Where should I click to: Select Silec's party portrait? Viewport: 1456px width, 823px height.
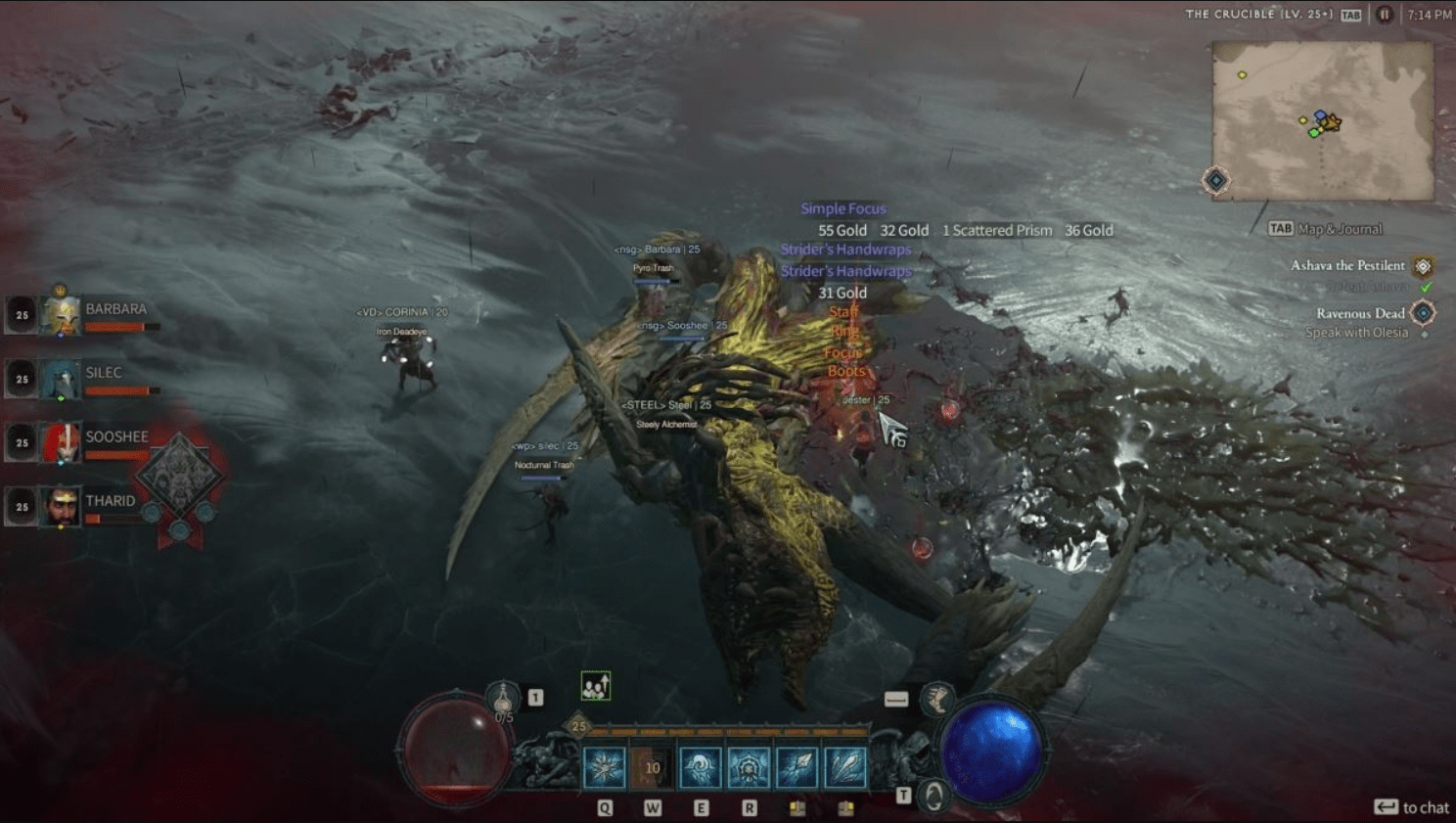[62, 380]
